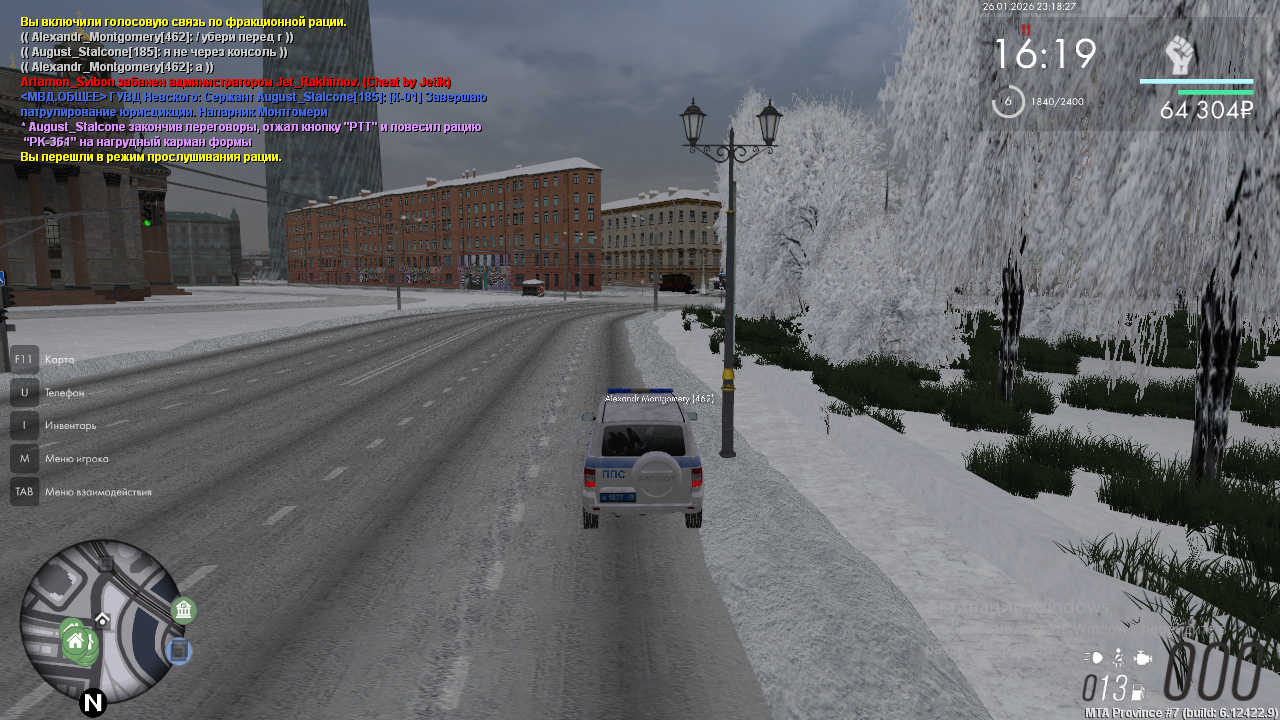Click the raised fist icon
The width and height of the screenshot is (1280, 720).
tap(1180, 55)
